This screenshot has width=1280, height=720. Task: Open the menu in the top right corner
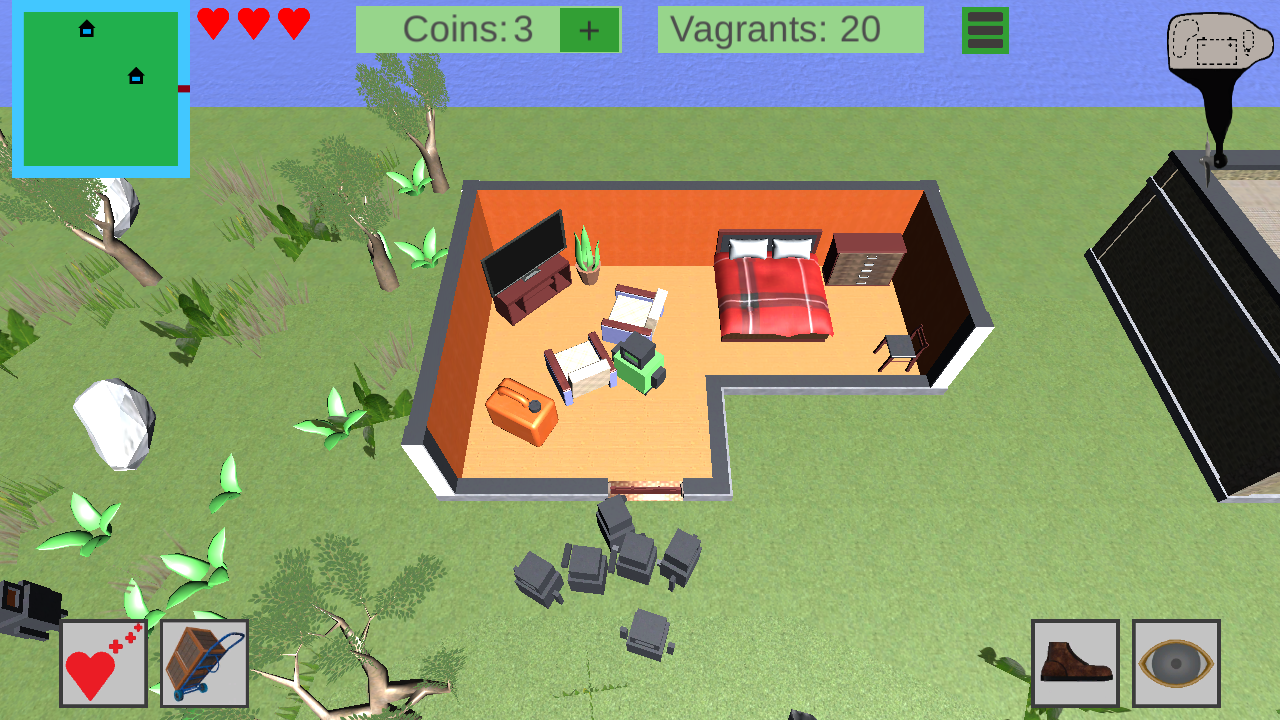(985, 31)
